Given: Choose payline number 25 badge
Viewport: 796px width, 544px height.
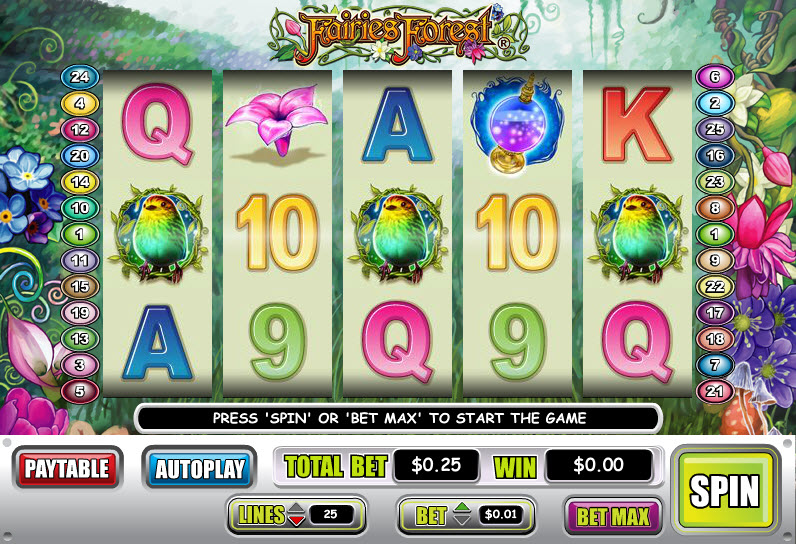Looking at the screenshot, I should point(715,129).
